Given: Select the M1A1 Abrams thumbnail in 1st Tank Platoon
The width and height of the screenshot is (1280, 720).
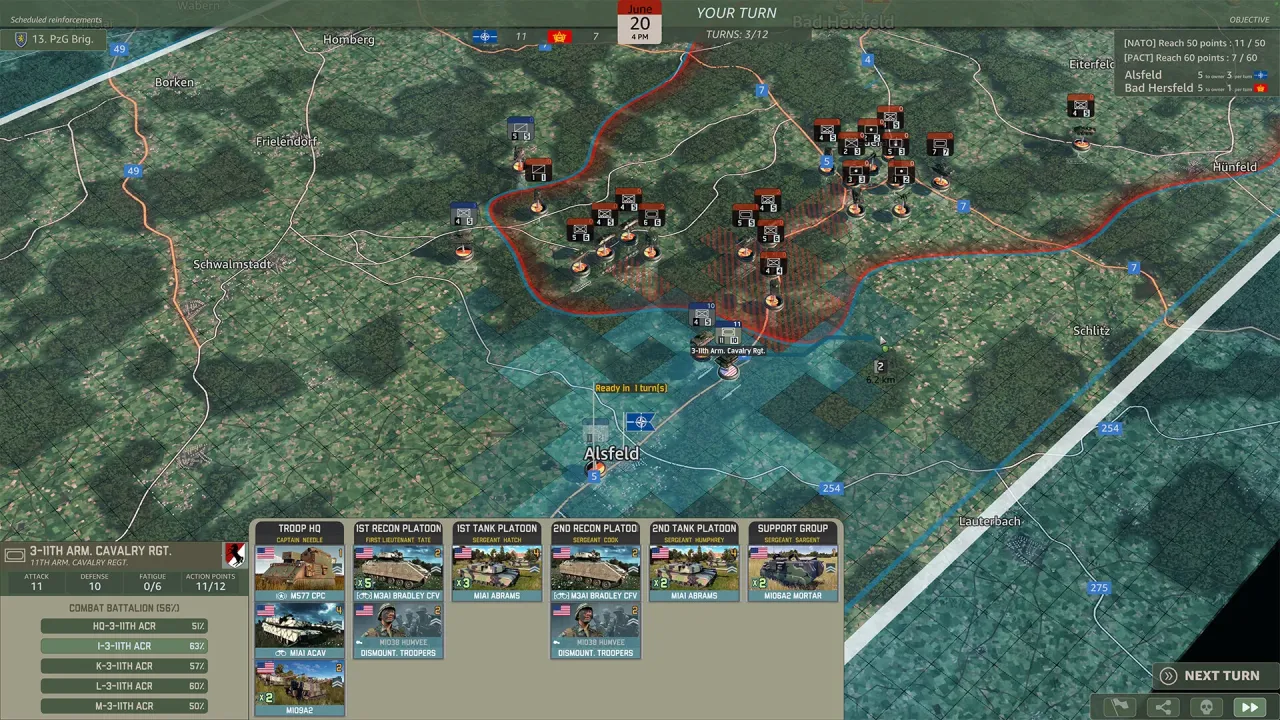Looking at the screenshot, I should (x=497, y=570).
